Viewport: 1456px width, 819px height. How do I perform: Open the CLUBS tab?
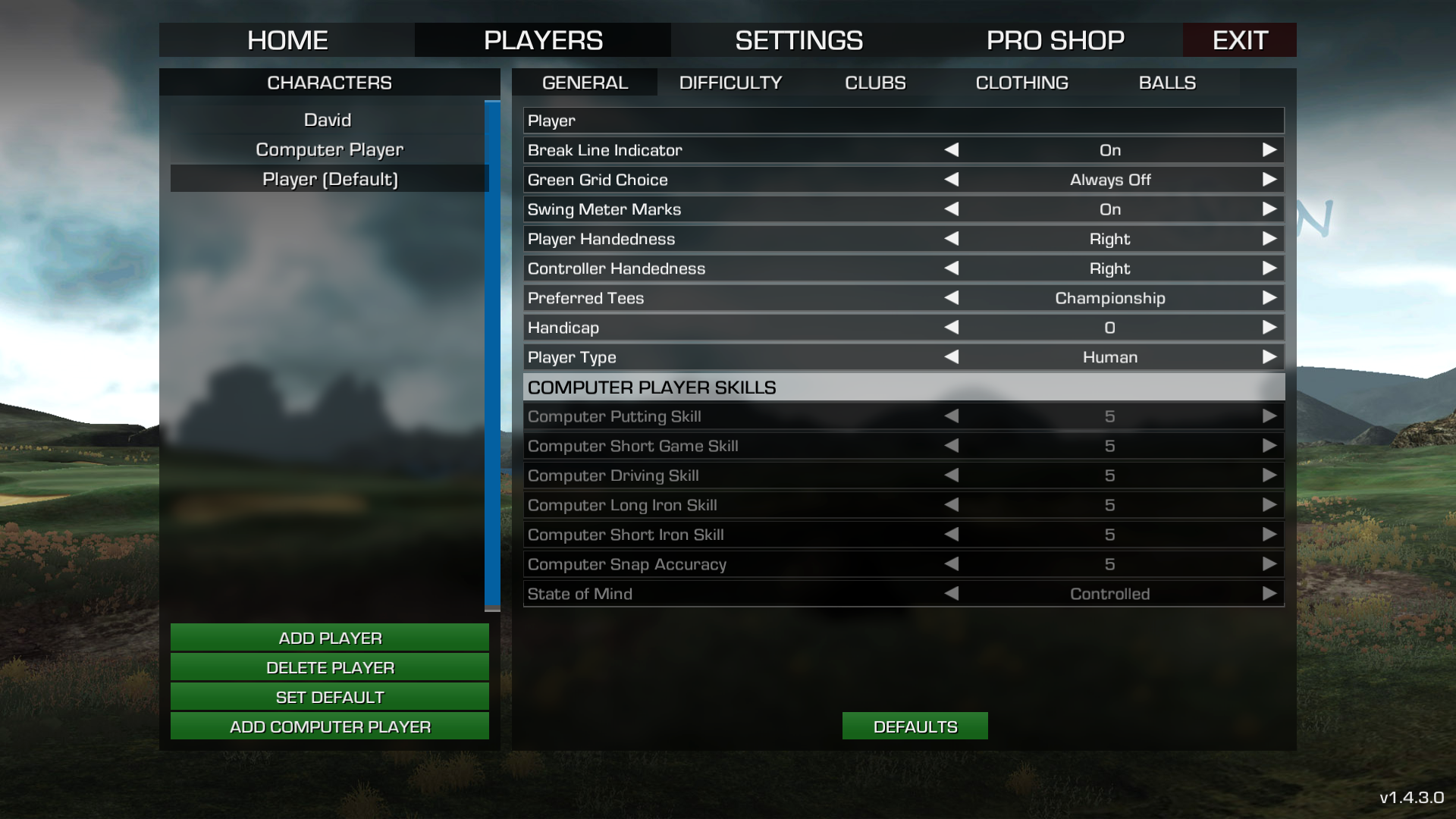click(x=875, y=83)
